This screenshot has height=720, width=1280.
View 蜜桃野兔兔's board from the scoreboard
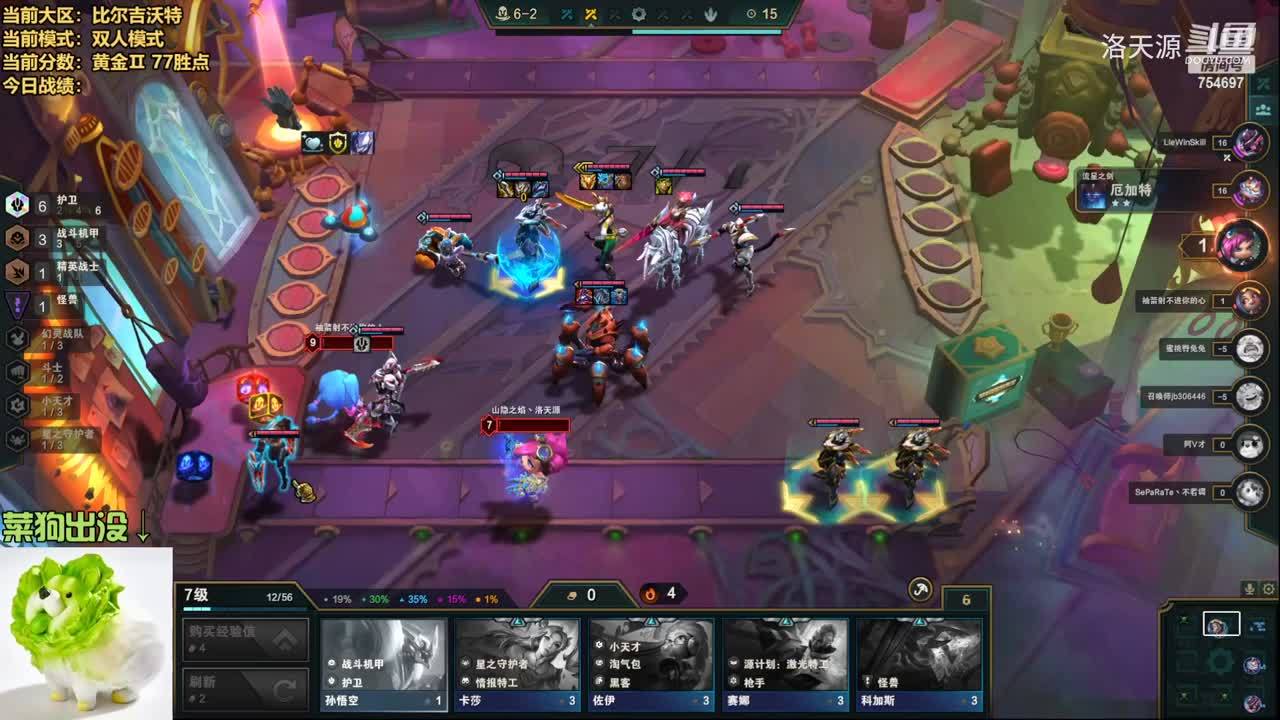point(1250,349)
